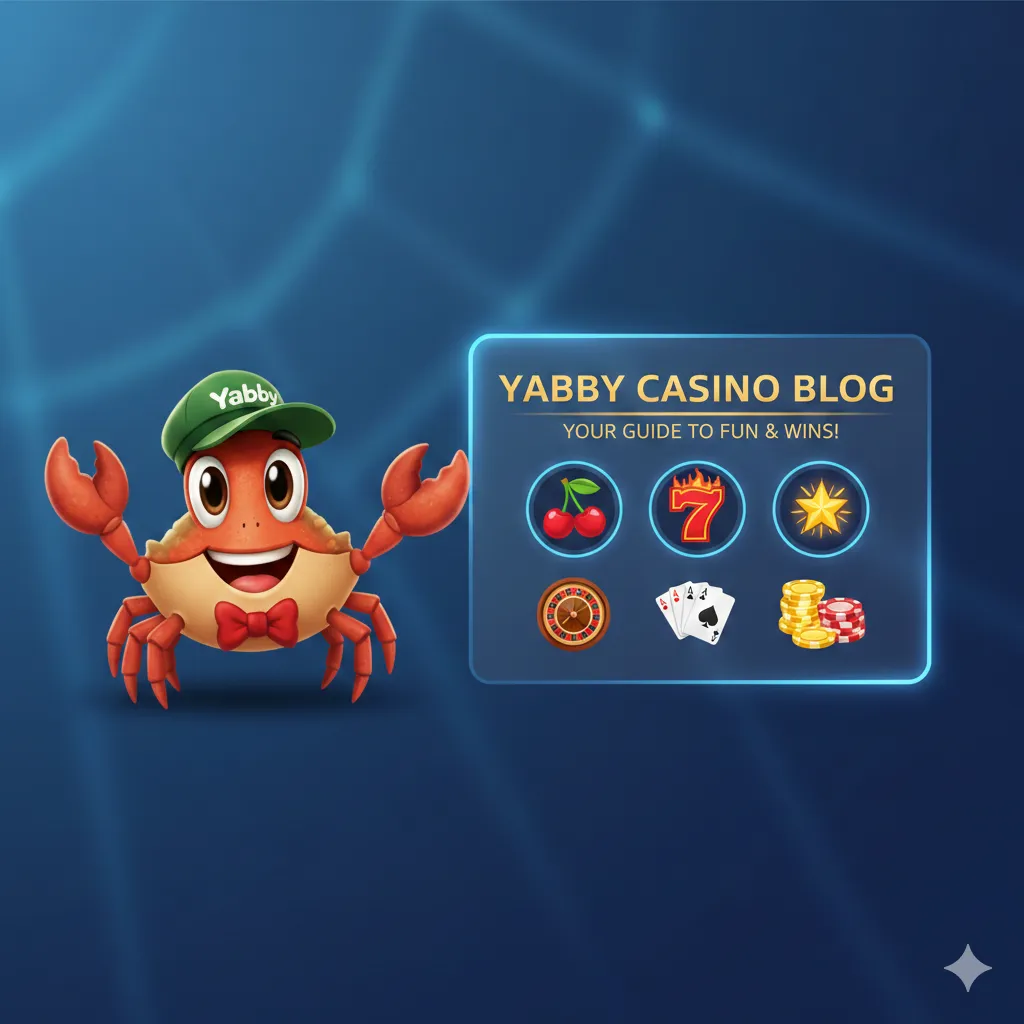This screenshot has height=1024, width=1024.
Task: Click the gold coins and chips icon
Action: pos(821,613)
